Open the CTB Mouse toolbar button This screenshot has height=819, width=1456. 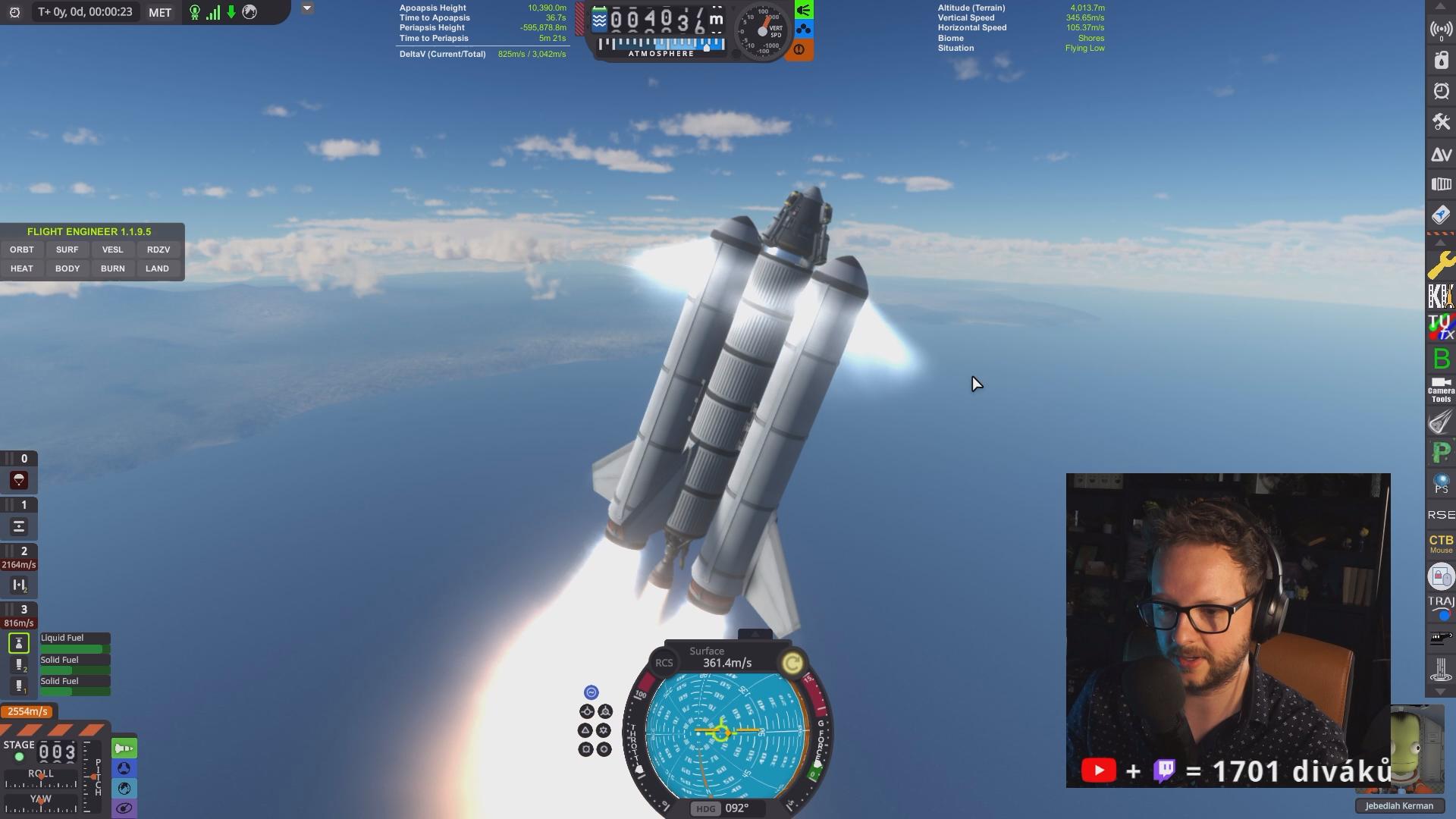tap(1441, 543)
